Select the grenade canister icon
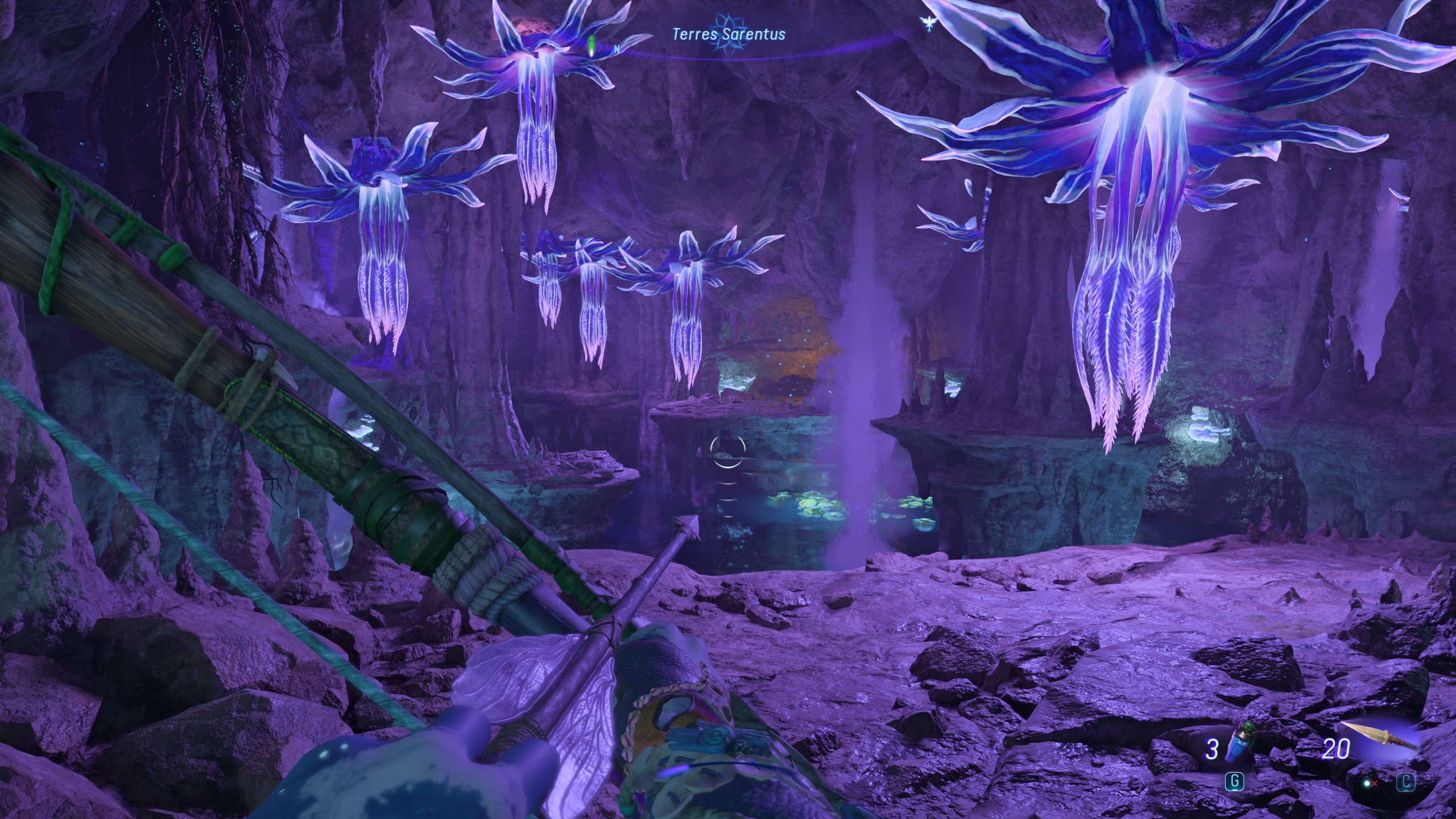 pyautogui.click(x=1240, y=742)
